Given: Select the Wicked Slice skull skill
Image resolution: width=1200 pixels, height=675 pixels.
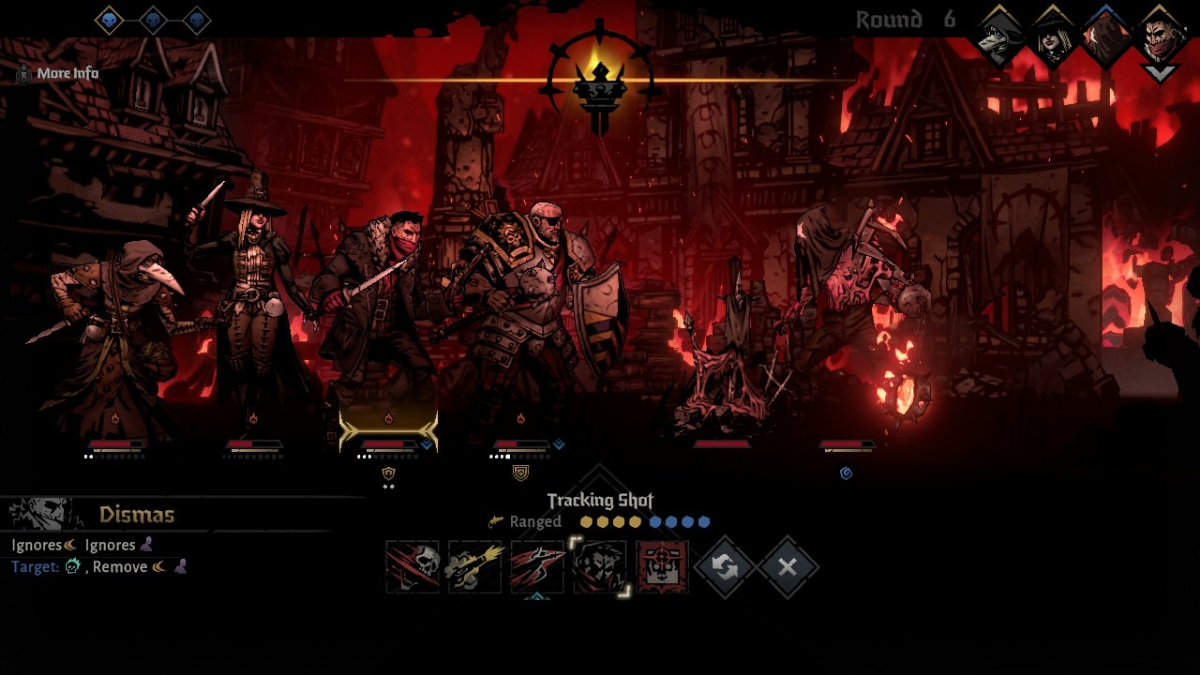Looking at the screenshot, I should point(413,567).
